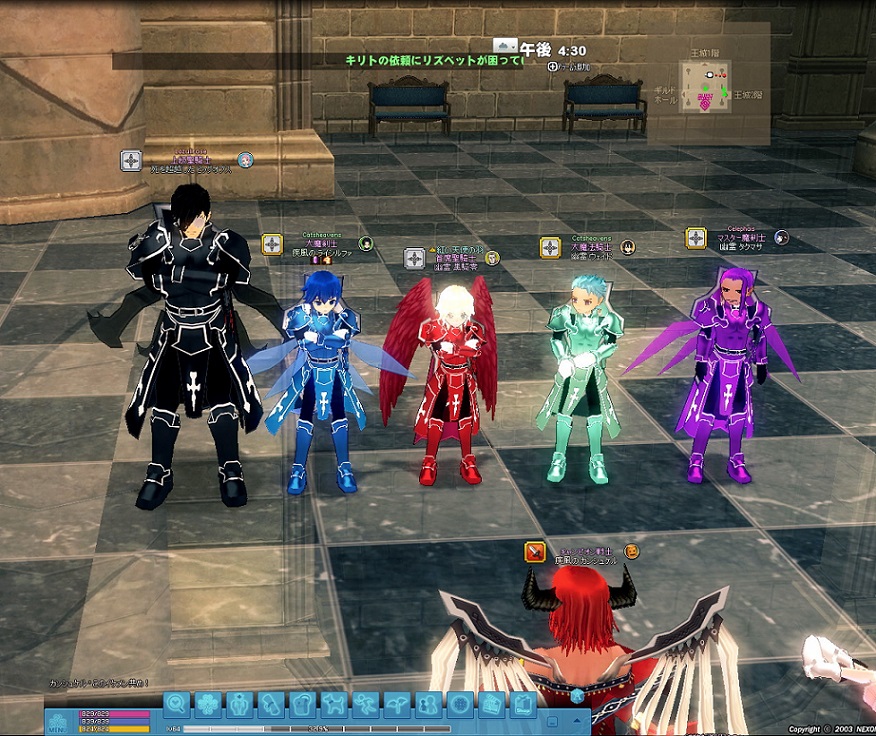Click the grey badge beside the black knight's name
Screen dimensions: 876x736
pyautogui.click(x=131, y=160)
